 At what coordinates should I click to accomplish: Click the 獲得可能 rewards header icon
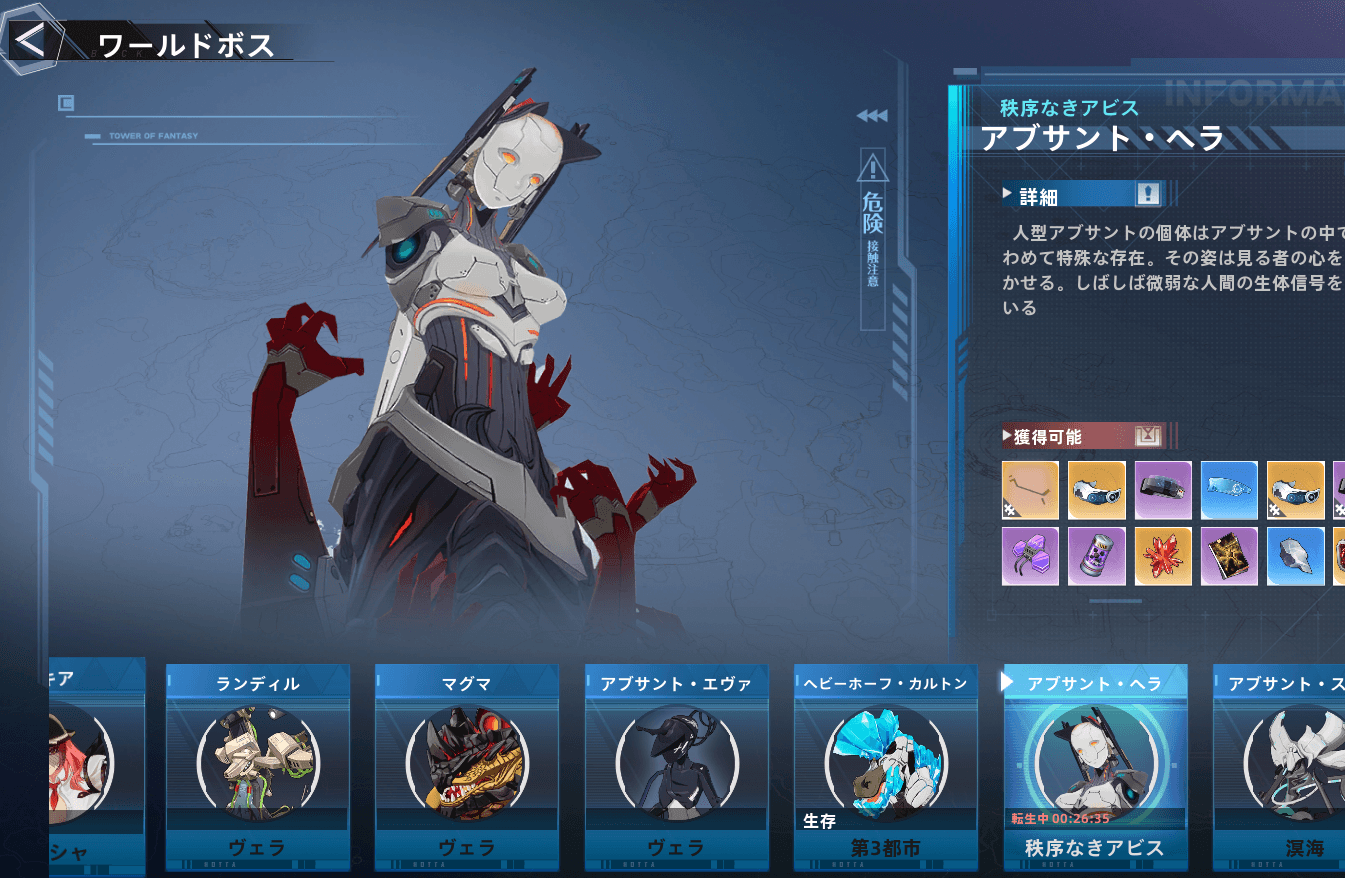pyautogui.click(x=1147, y=436)
